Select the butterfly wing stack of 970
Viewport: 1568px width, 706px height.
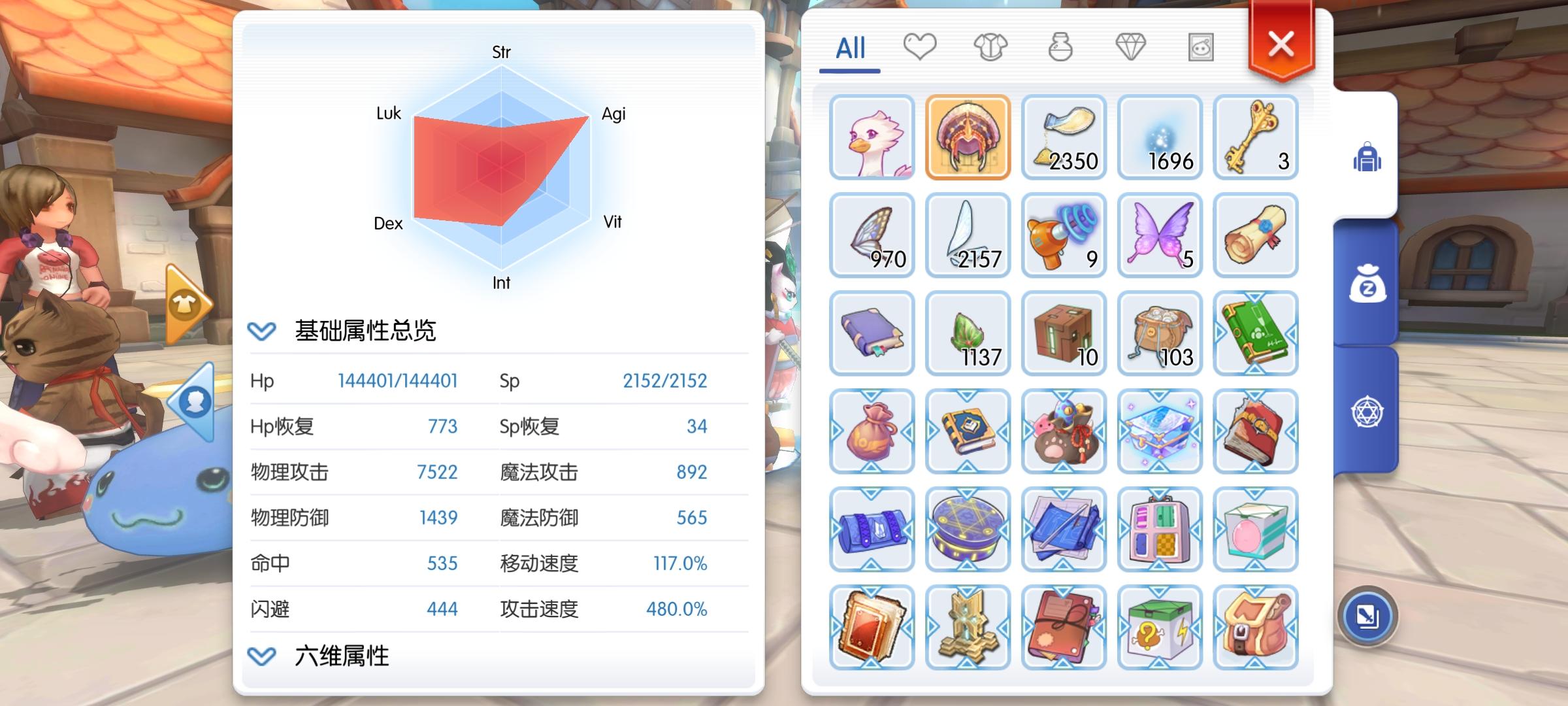click(x=872, y=235)
